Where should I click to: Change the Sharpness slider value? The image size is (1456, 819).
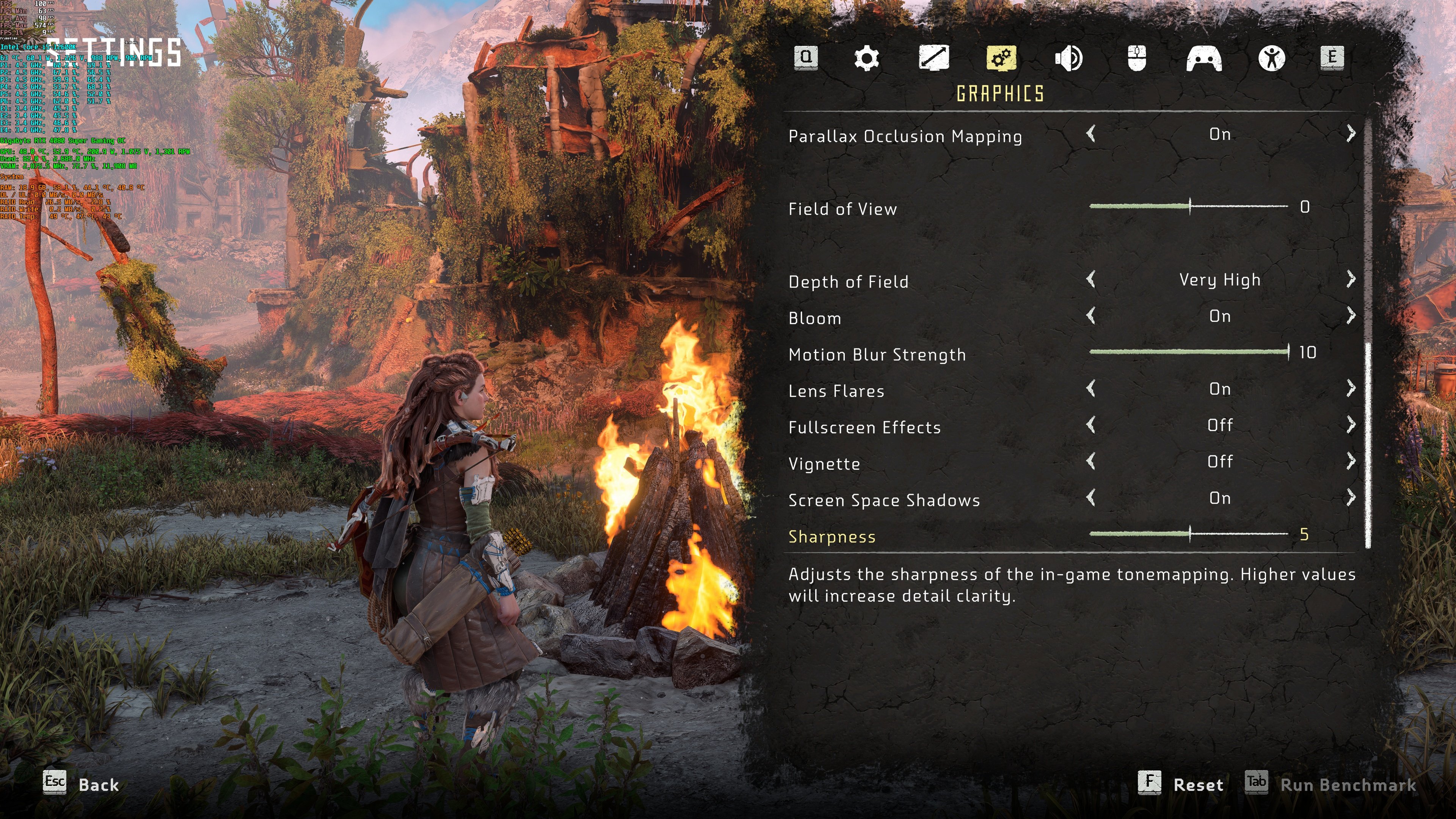click(x=1190, y=533)
